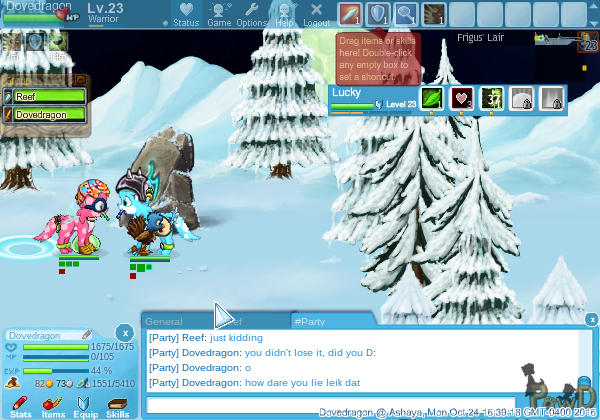The width and height of the screenshot is (600, 420).
Task: Use the sword skill in the shortcut bar
Action: point(350,14)
